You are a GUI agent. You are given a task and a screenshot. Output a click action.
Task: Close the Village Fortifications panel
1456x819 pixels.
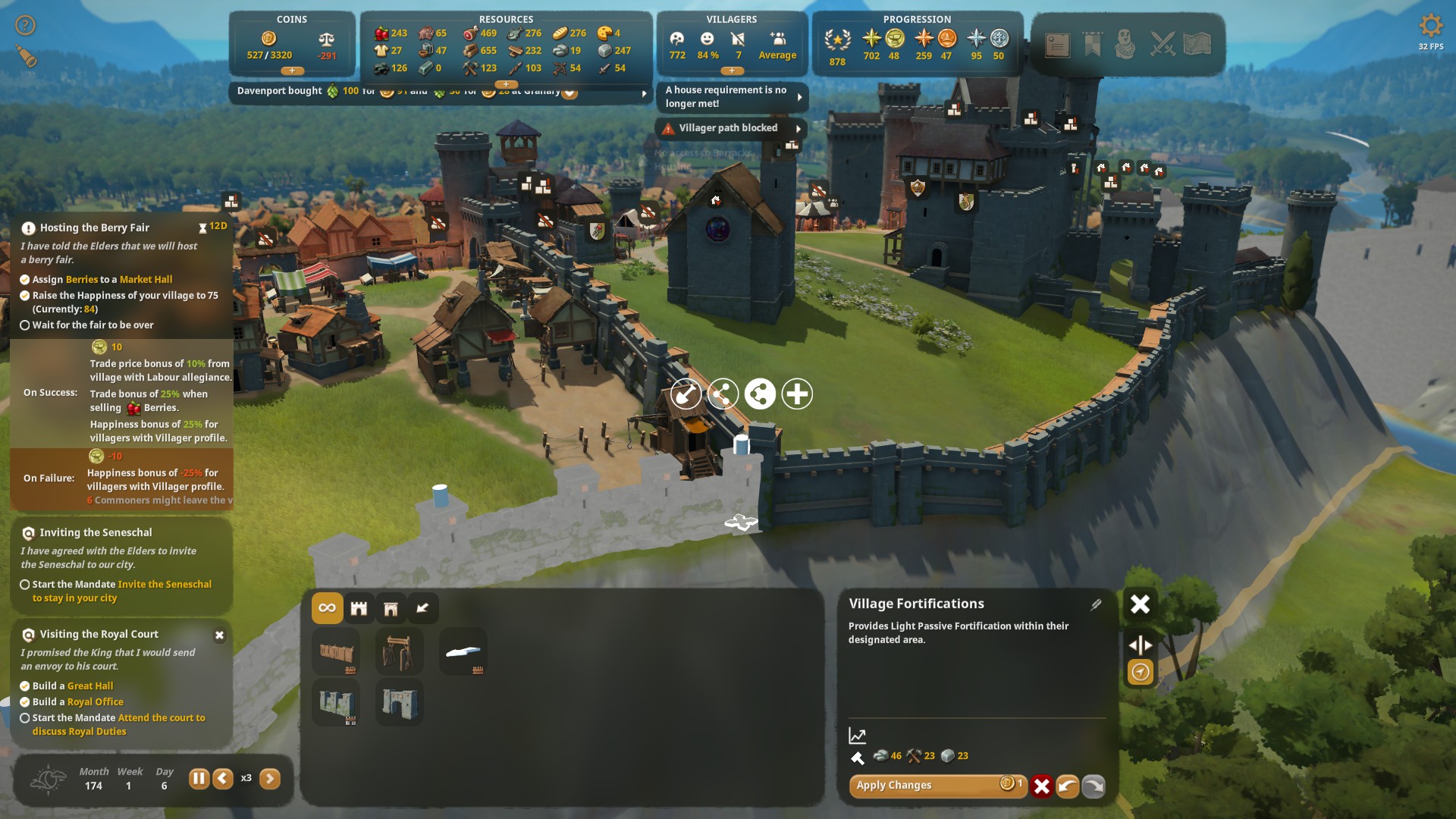[x=1140, y=604]
